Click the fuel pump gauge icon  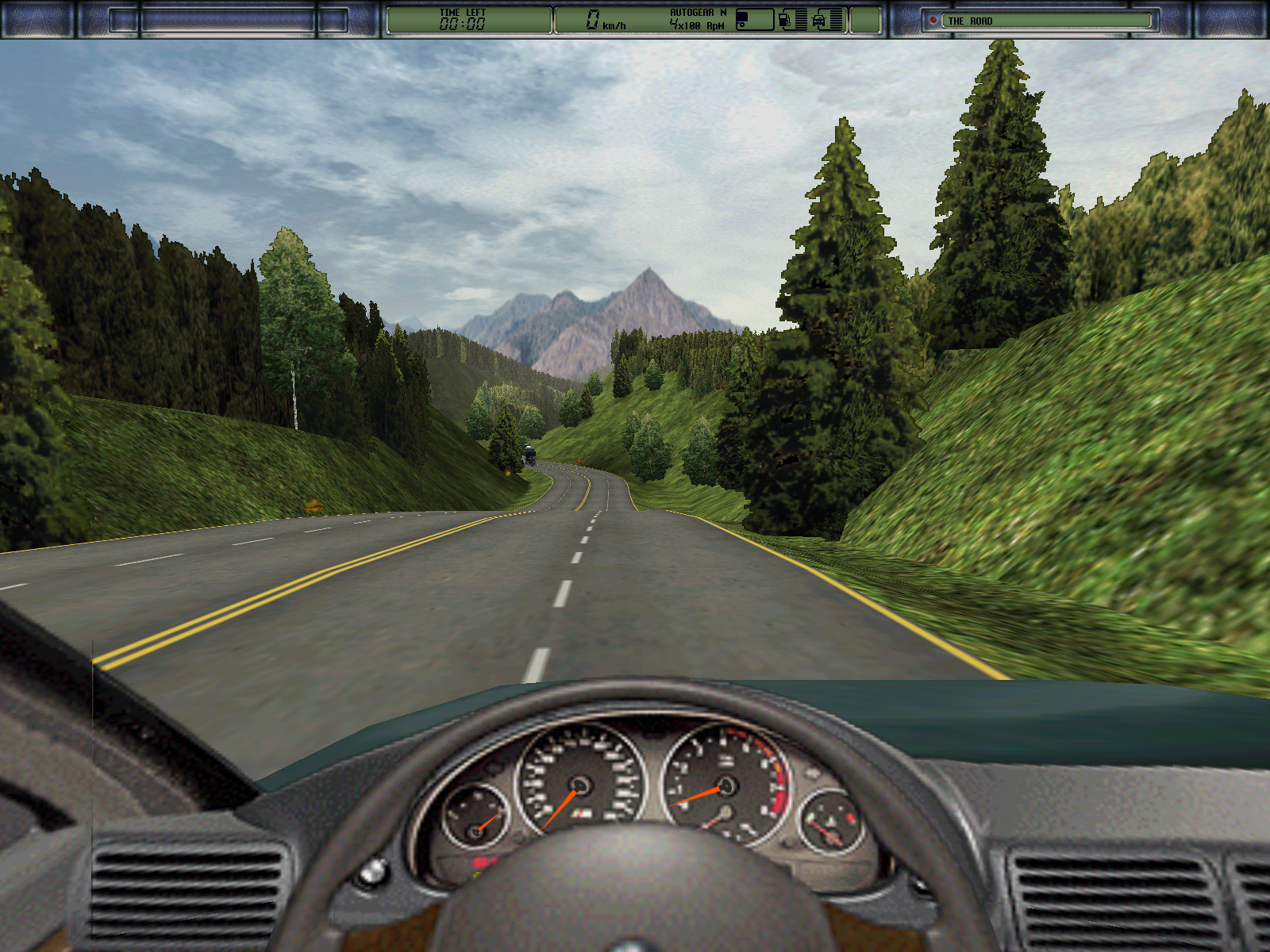[784, 20]
